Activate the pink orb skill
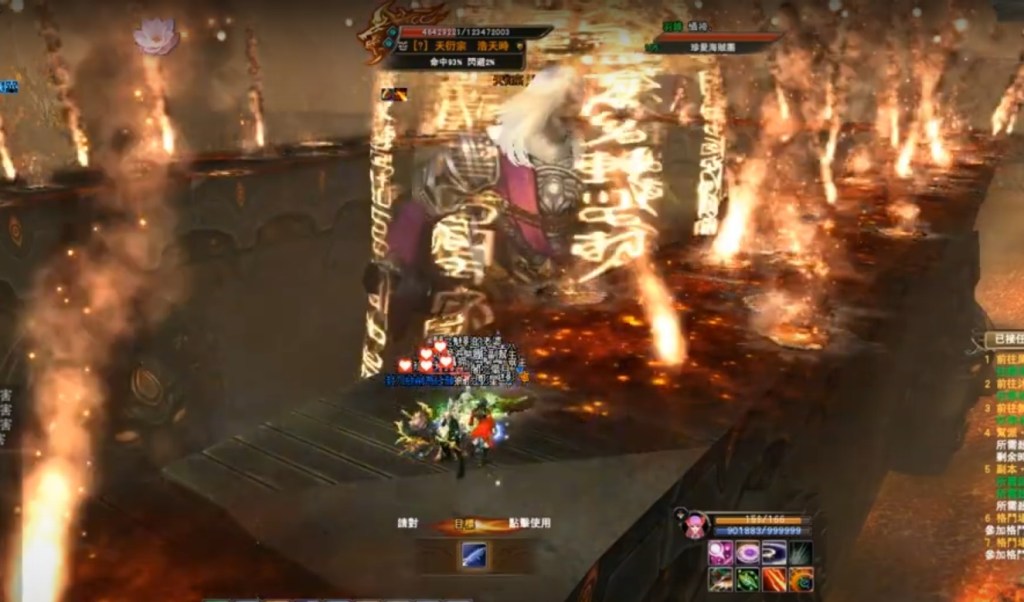The height and width of the screenshot is (602, 1024). [x=720, y=552]
